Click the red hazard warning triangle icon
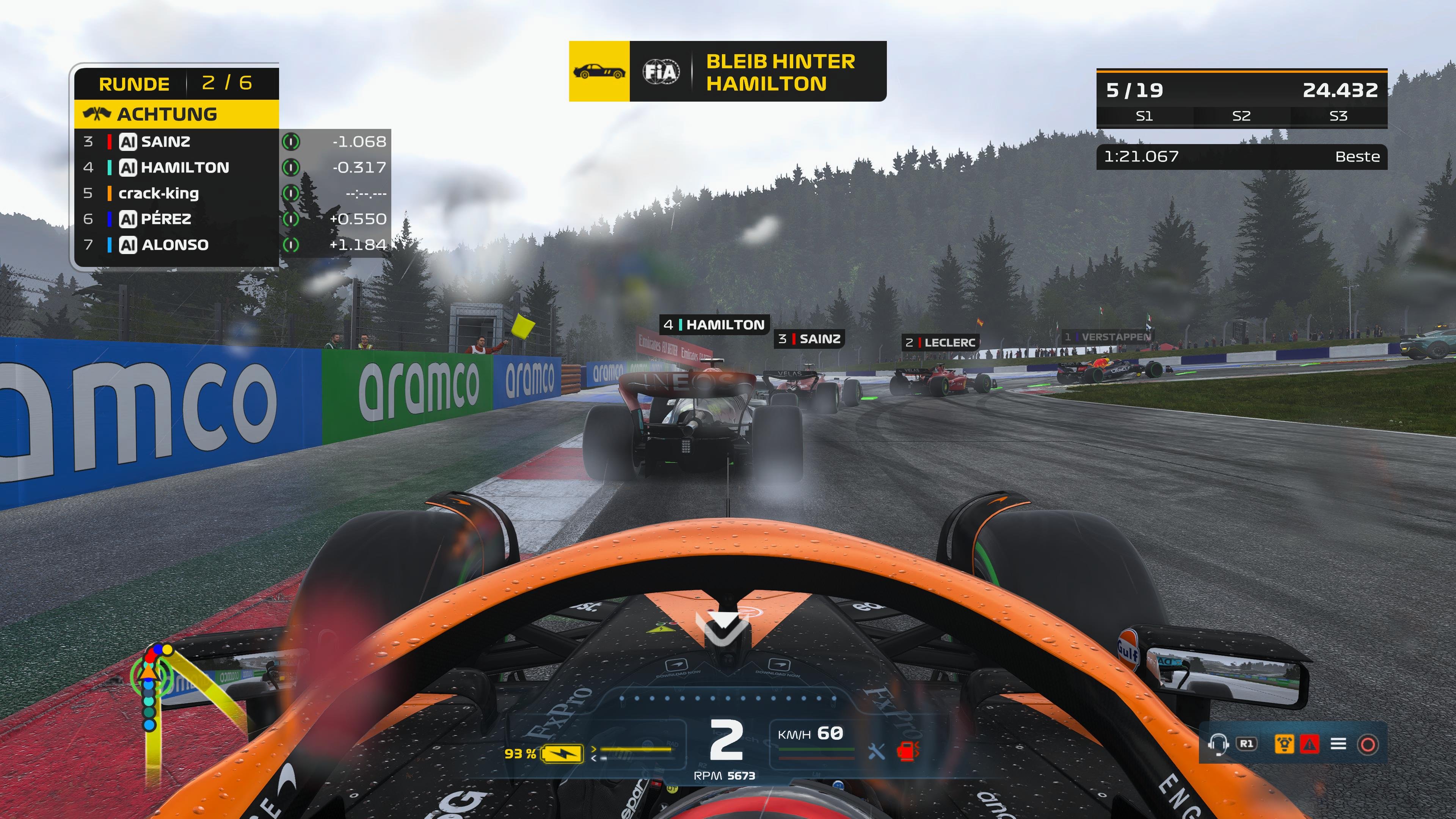Viewport: 1456px width, 819px height. (1310, 744)
